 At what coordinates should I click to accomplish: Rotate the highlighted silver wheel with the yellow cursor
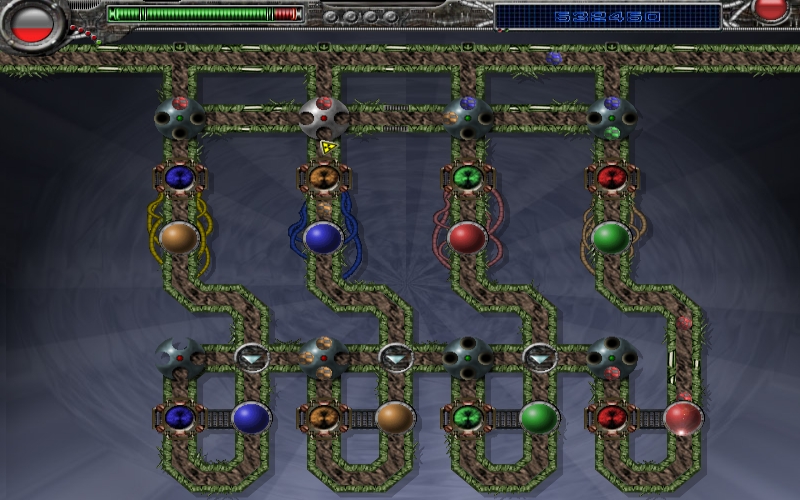tap(324, 118)
